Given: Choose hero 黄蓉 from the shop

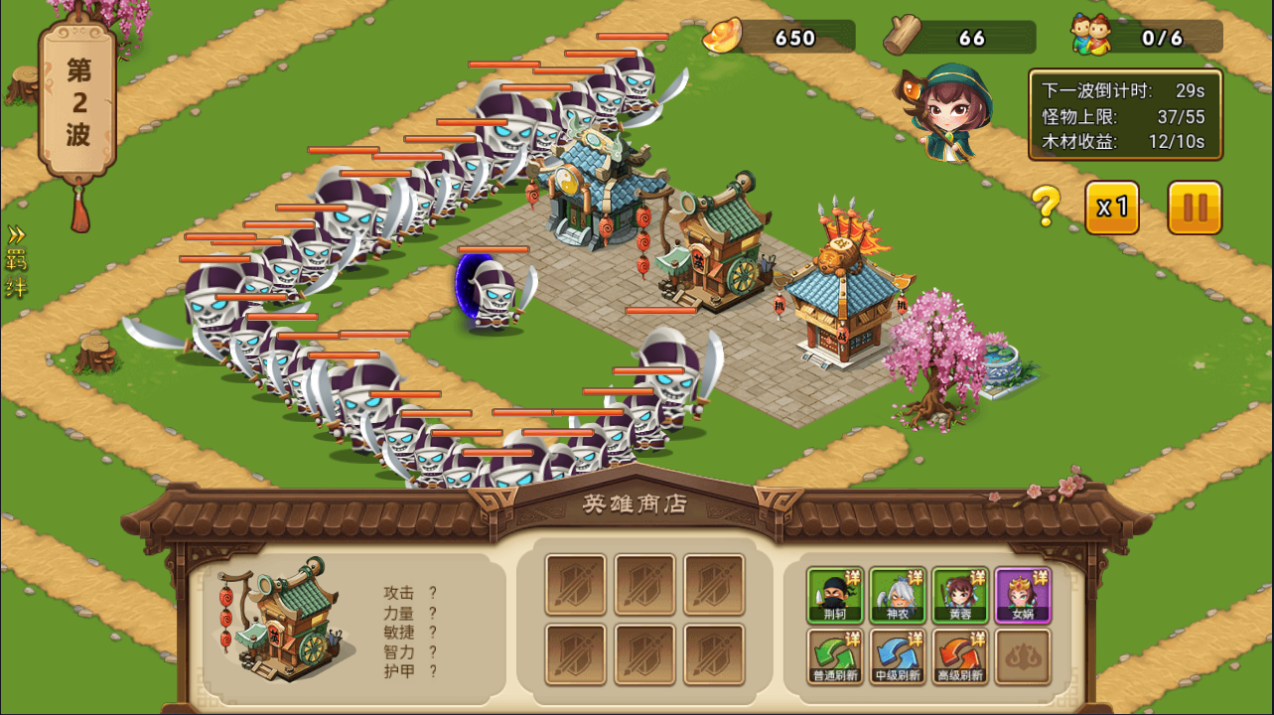Looking at the screenshot, I should pos(960,596).
